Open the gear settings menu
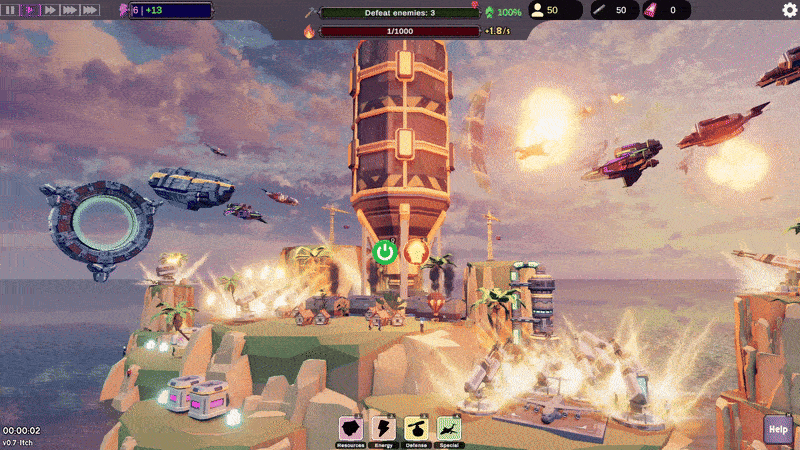This screenshot has height=450, width=800. tap(789, 10)
